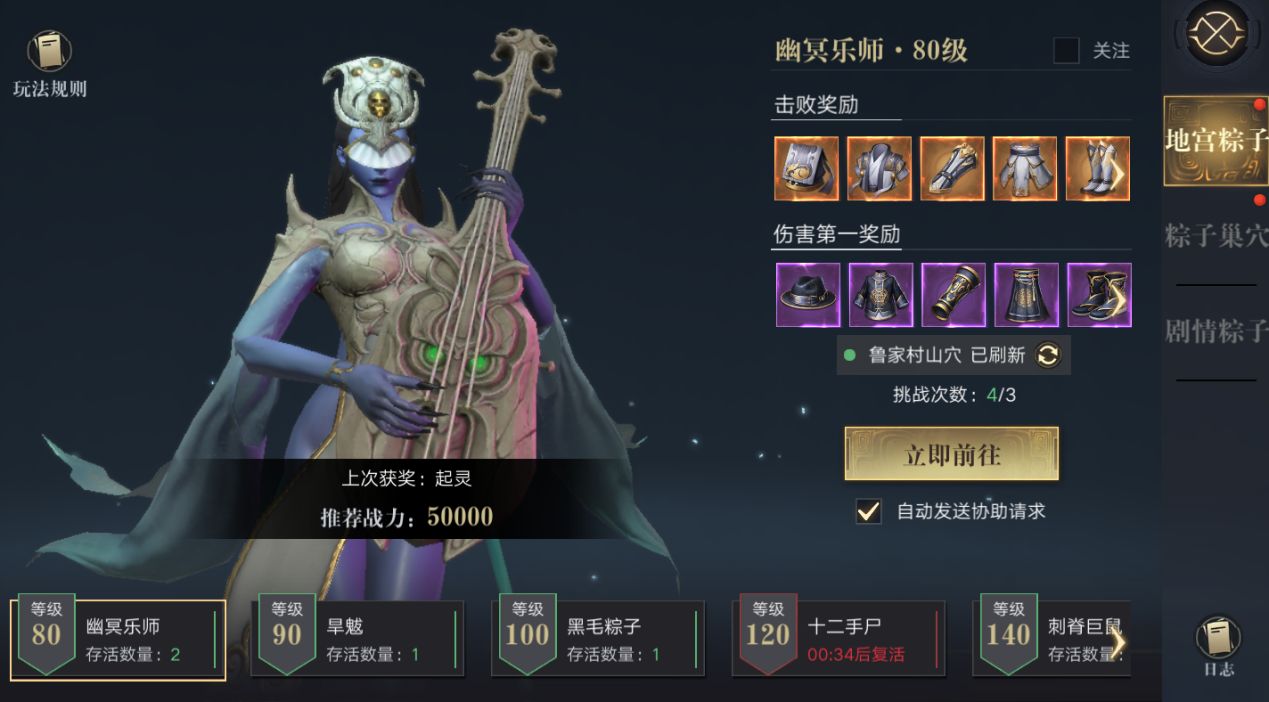Image resolution: width=1269 pixels, height=702 pixels.
Task: Toggle 自动发送协助请求 checkbox
Action: coord(868,511)
